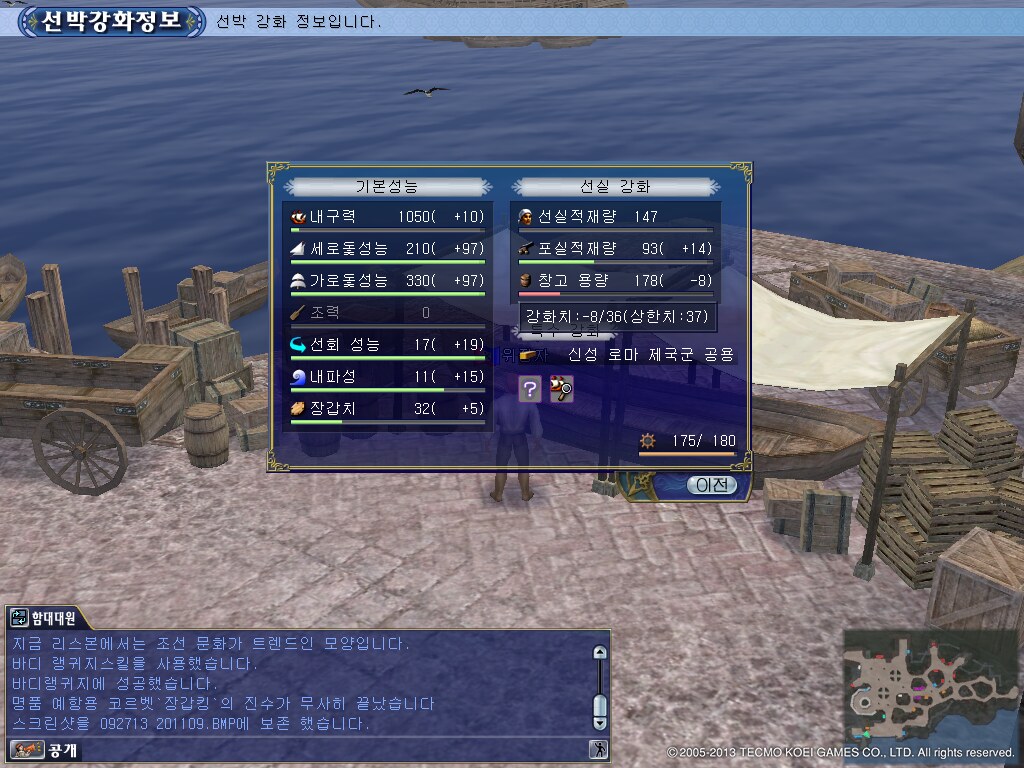
Task: Click the 이전 (Previous) button
Action: click(x=711, y=485)
